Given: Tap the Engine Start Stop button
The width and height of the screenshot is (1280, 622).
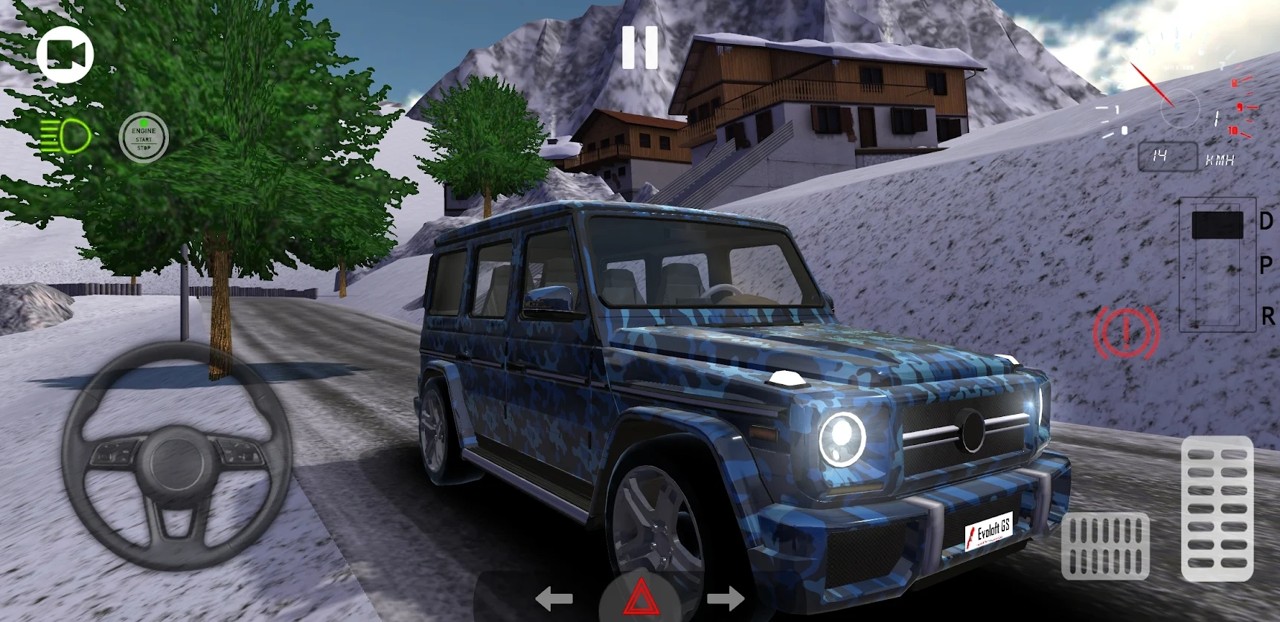Looking at the screenshot, I should (x=144, y=137).
